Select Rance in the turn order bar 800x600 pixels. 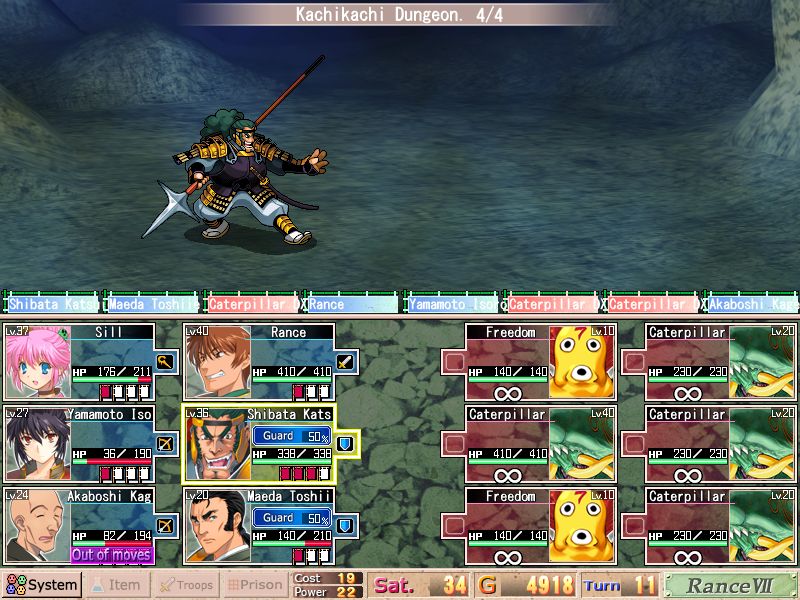pyautogui.click(x=350, y=304)
